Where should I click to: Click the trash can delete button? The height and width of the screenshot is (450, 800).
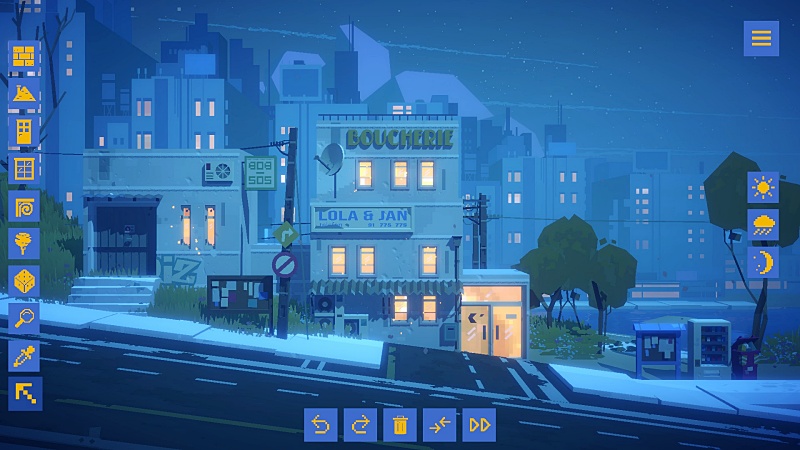click(x=400, y=425)
